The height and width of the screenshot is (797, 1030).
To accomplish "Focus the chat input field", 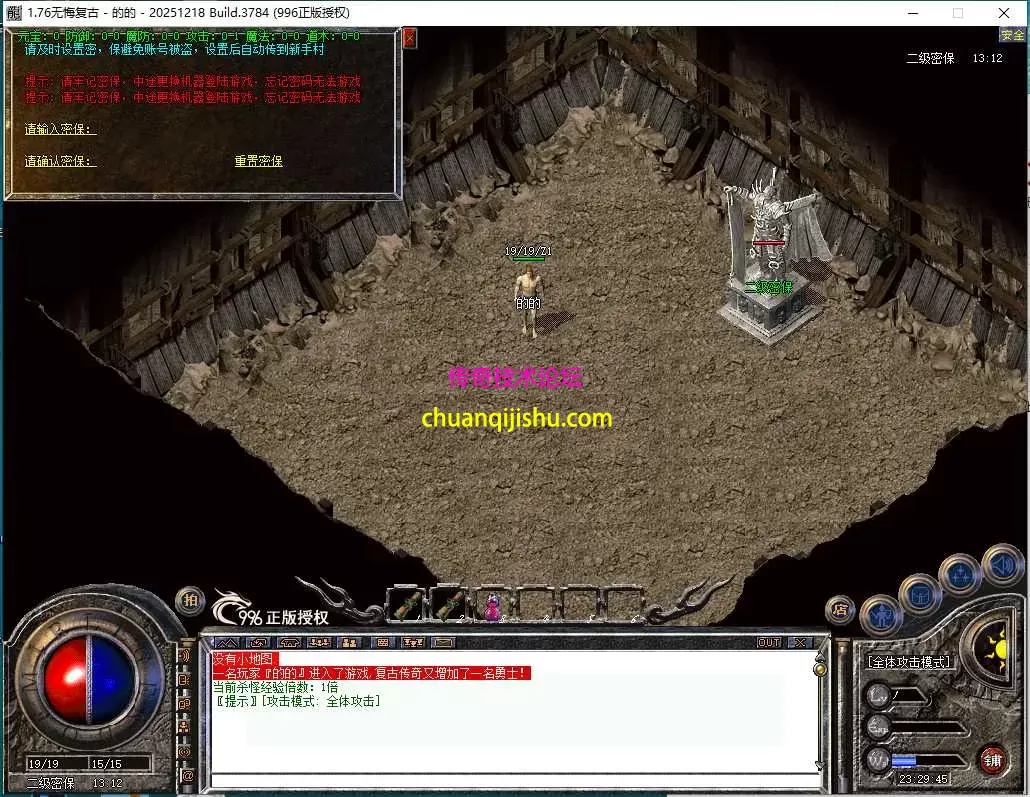I will click(x=510, y=780).
